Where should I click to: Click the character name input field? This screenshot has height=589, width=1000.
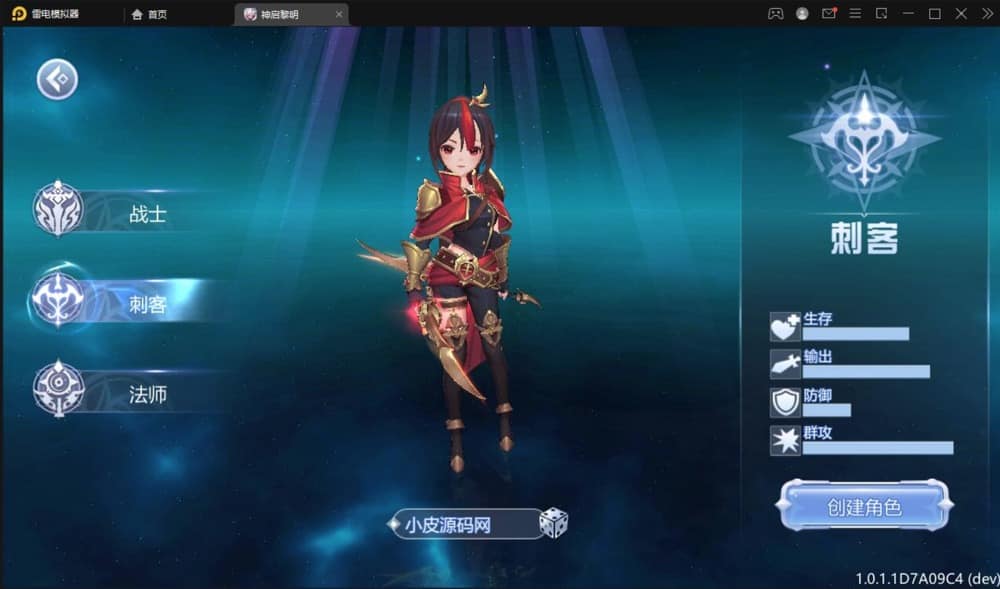click(466, 523)
